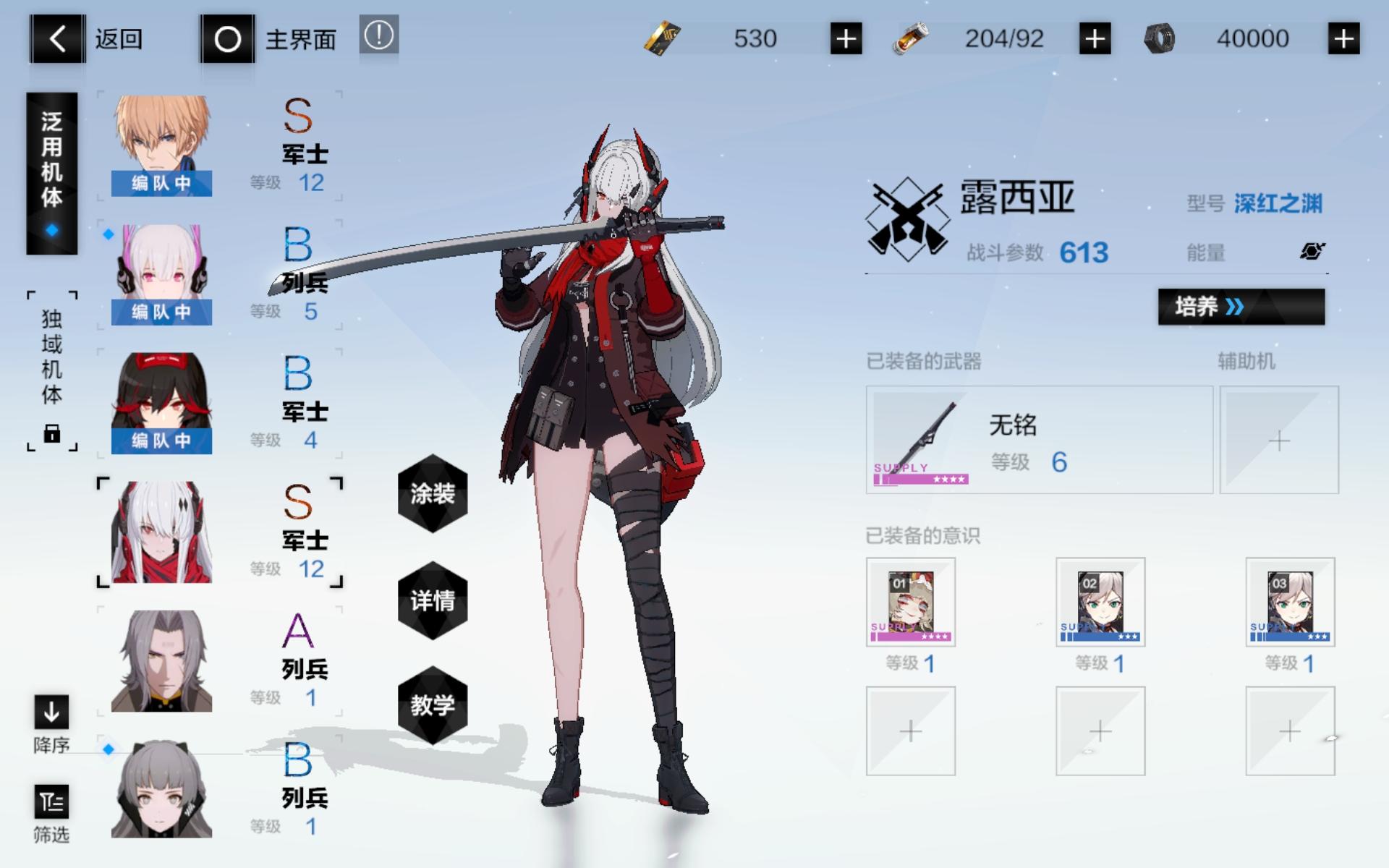The height and width of the screenshot is (868, 1389).
Task: Open memory slot 01 in 已装备的意识
Action: click(910, 603)
